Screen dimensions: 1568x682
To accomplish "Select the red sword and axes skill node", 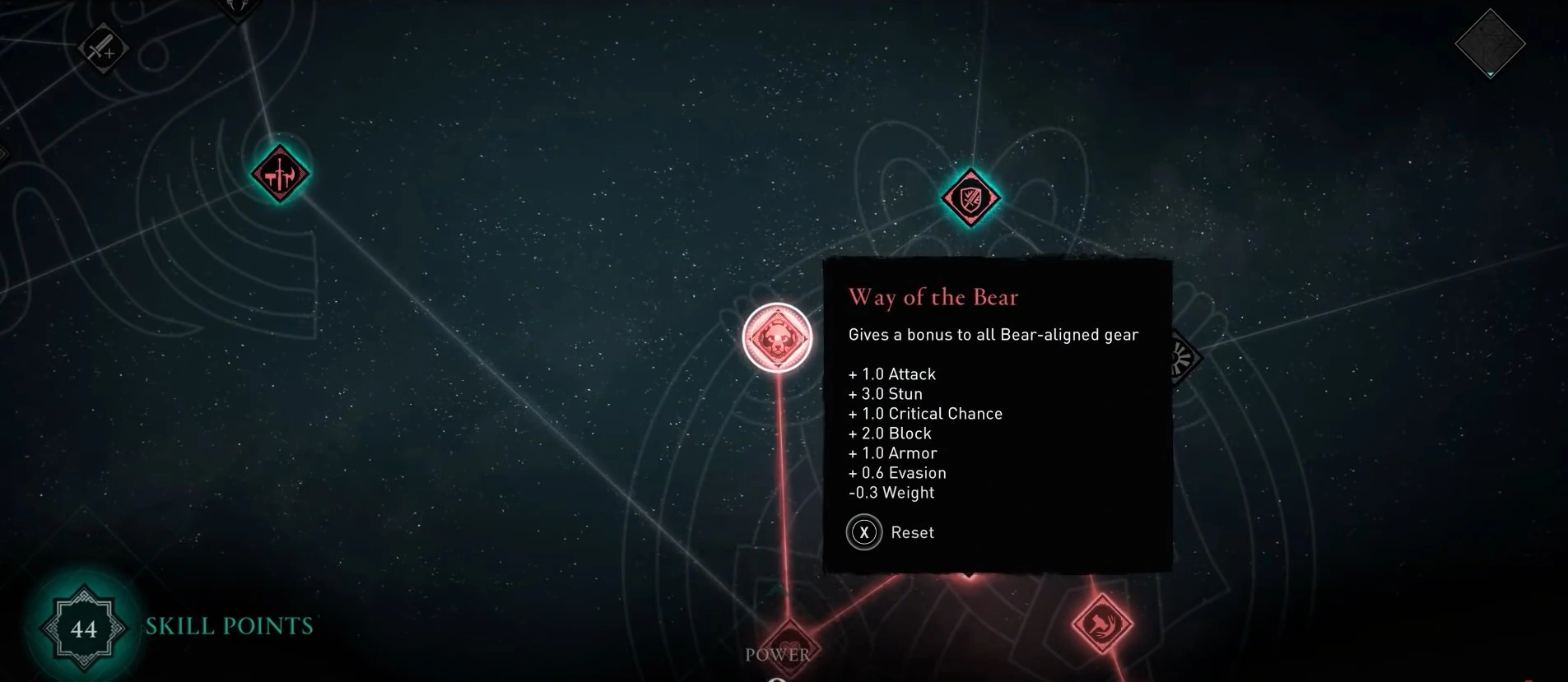I will [280, 174].
